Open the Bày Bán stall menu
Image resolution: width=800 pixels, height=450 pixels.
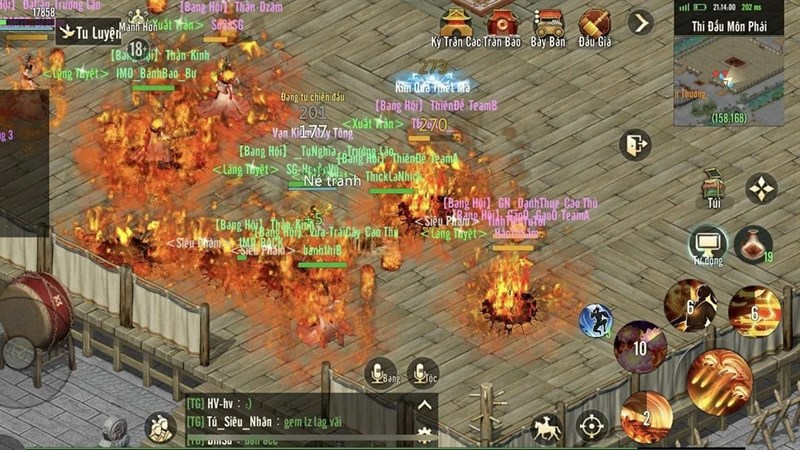548,24
